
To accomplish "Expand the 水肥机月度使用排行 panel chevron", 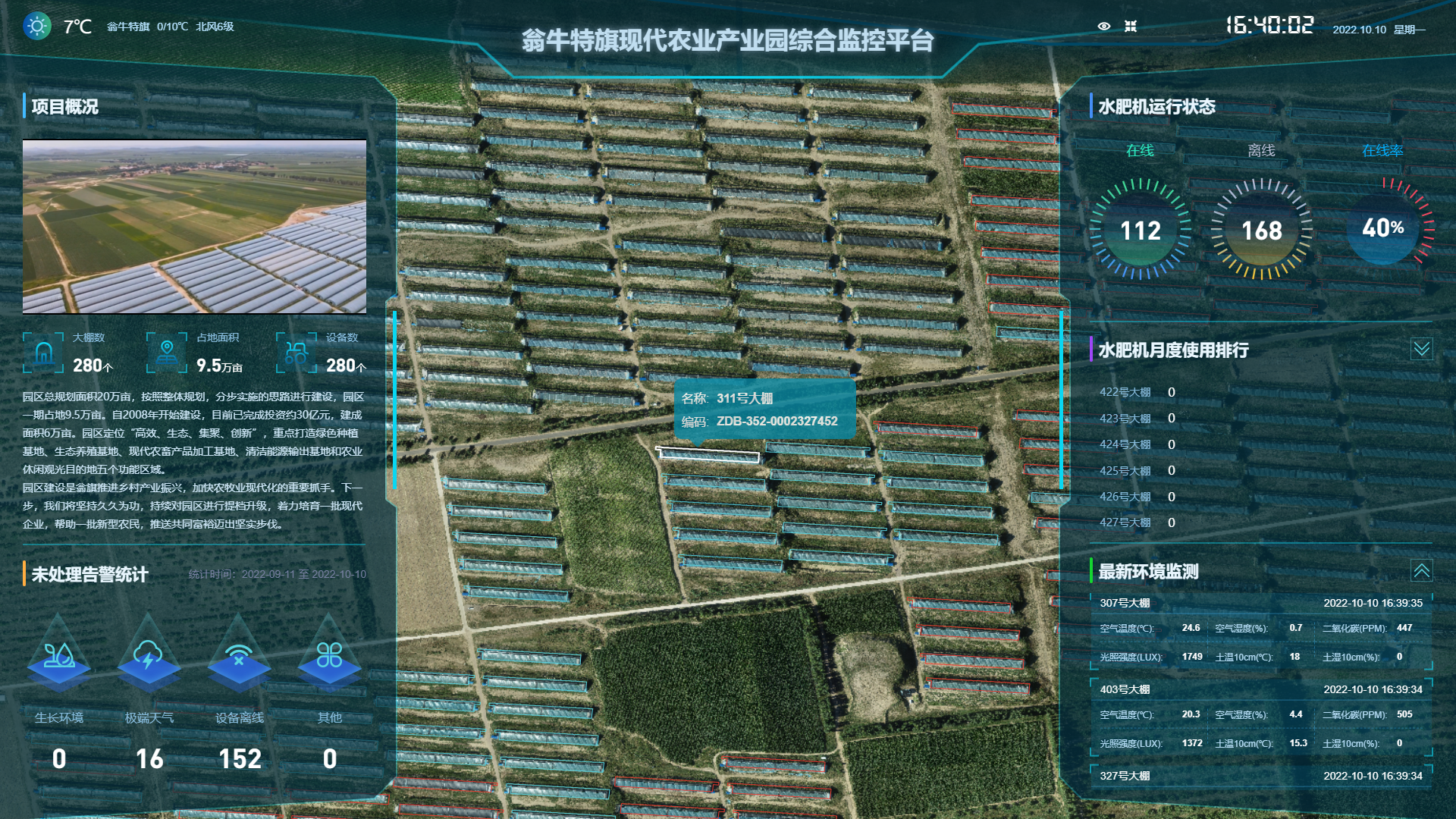I will click(x=1421, y=349).
